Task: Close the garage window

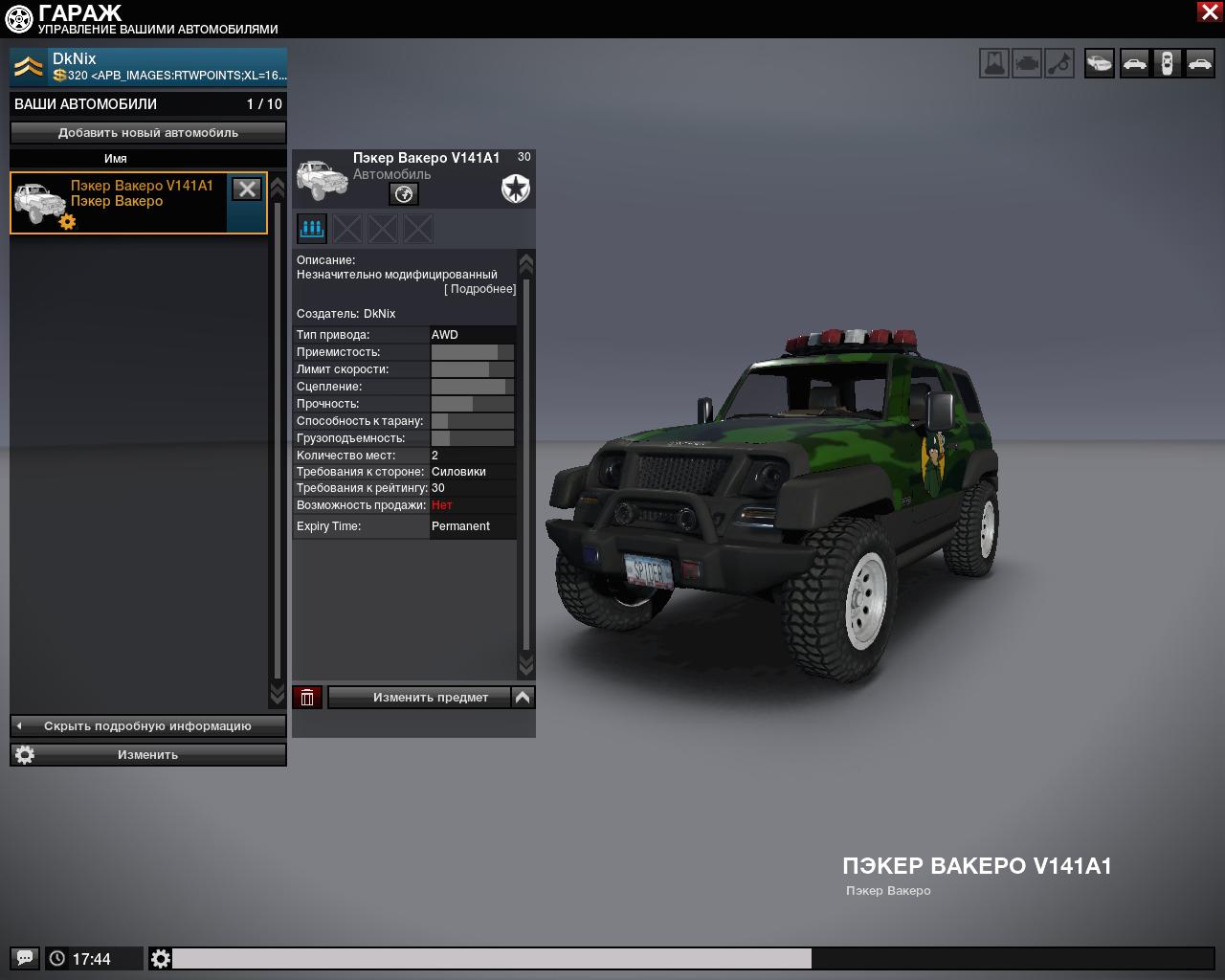Action: tap(1209, 11)
